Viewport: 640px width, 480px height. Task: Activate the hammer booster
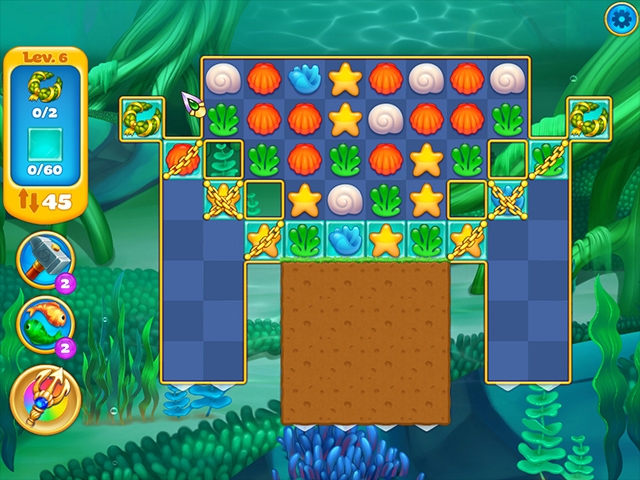(x=44, y=258)
